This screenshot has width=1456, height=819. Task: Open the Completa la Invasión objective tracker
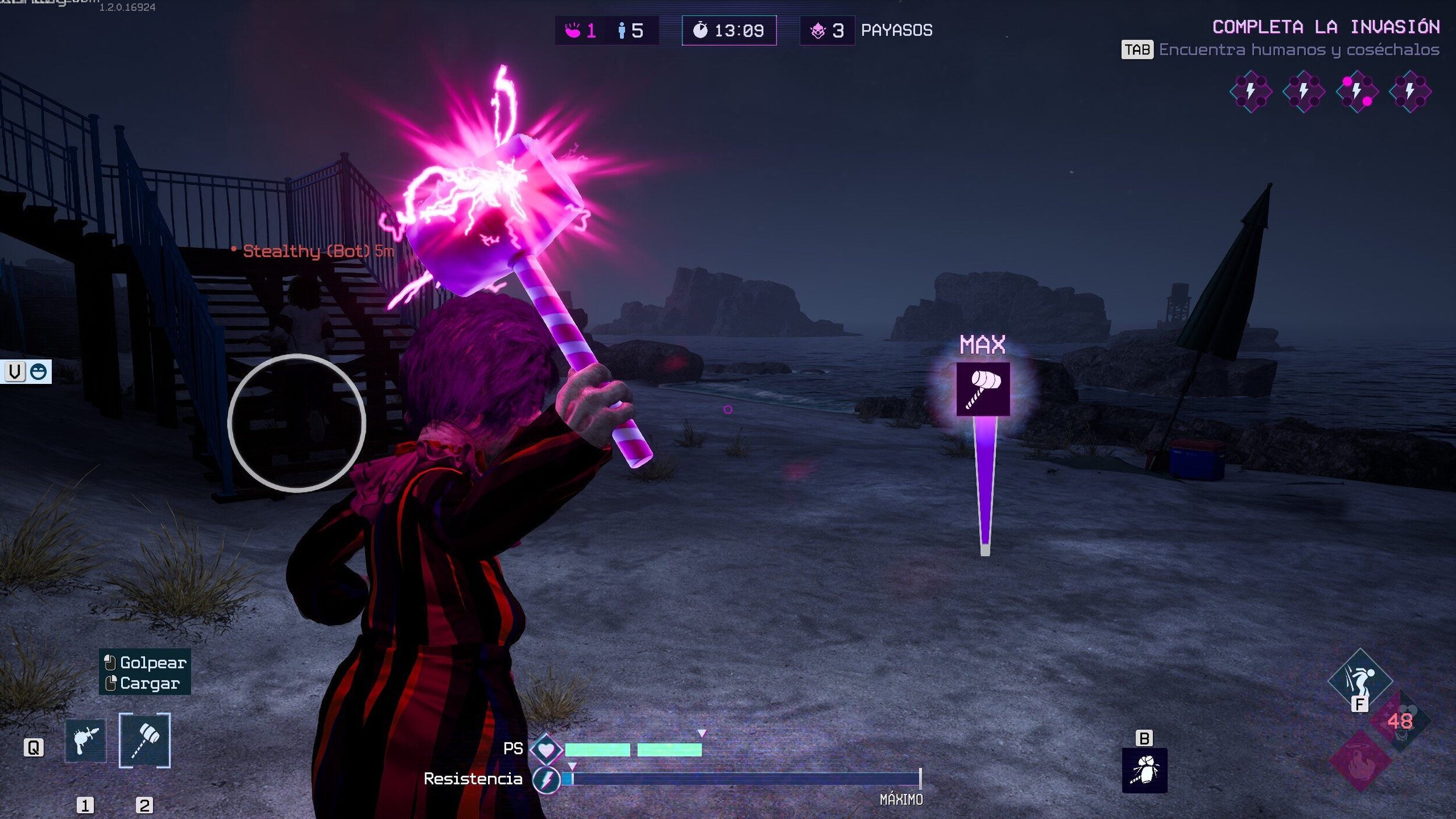pyautogui.click(x=1325, y=27)
